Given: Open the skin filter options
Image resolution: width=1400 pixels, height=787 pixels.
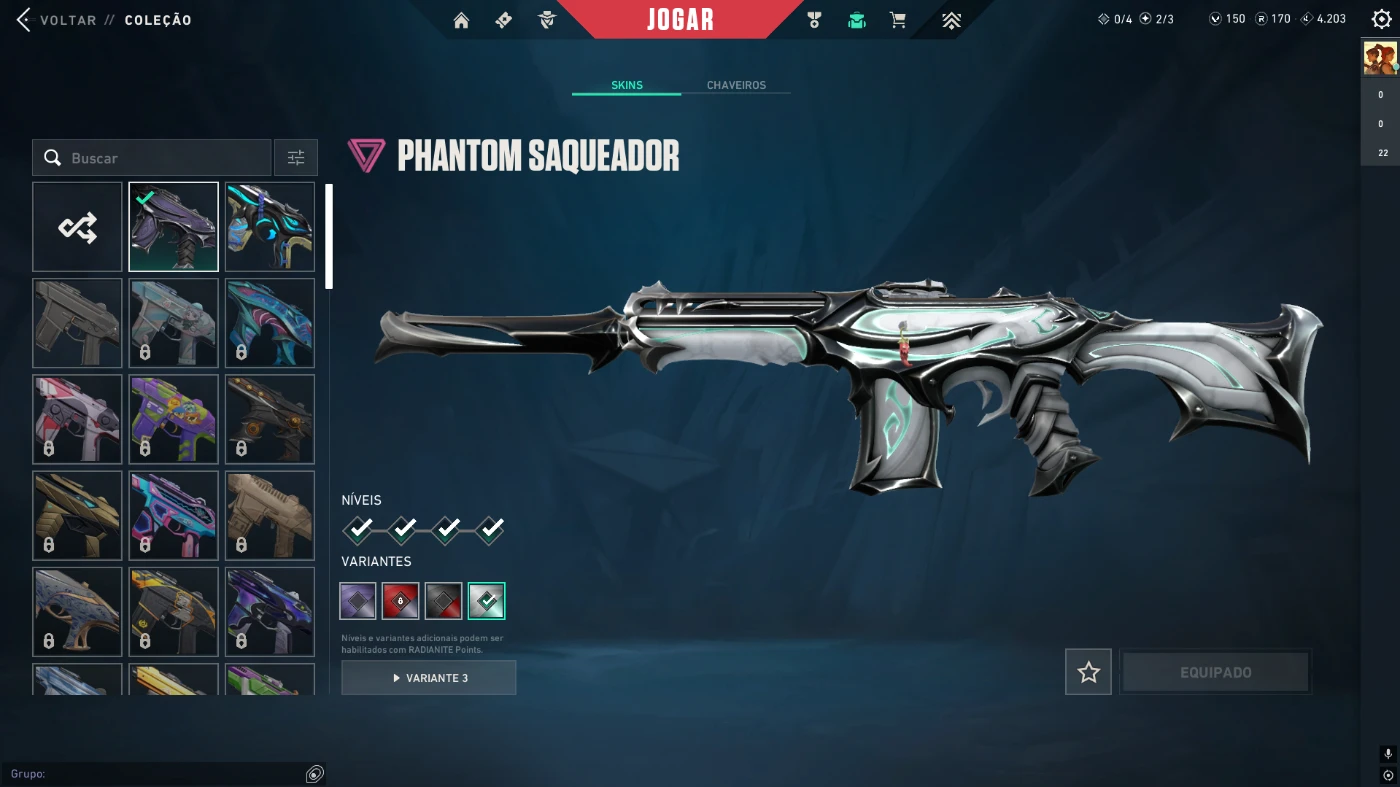Looking at the screenshot, I should coord(296,158).
